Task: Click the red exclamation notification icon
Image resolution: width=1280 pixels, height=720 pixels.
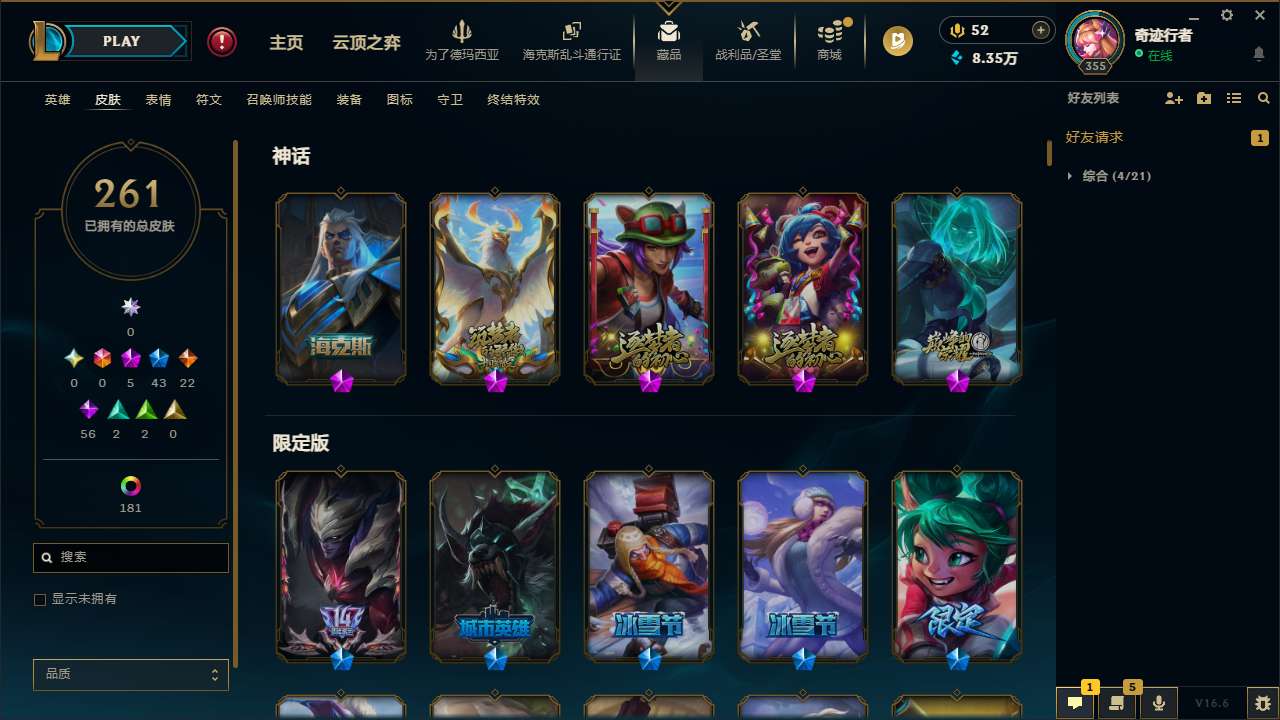Action: tap(221, 41)
